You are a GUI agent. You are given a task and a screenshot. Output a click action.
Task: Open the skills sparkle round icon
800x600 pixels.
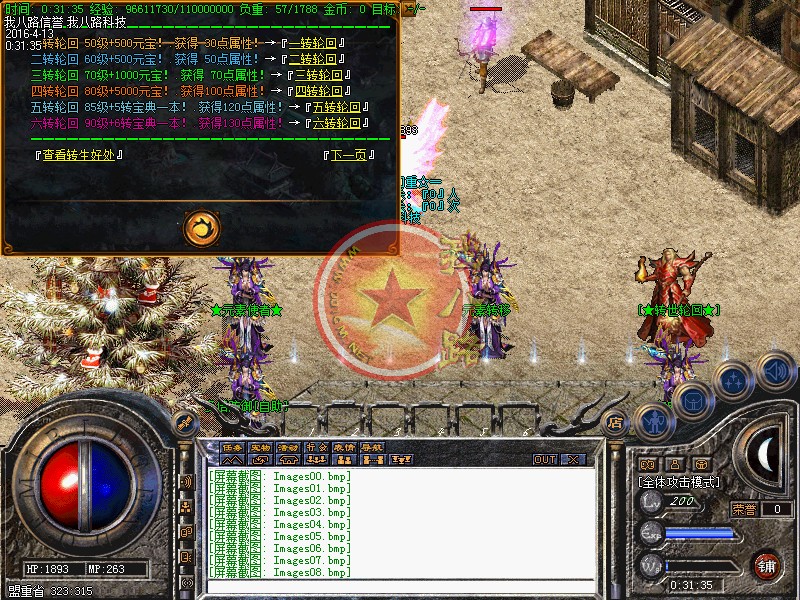click(x=735, y=381)
